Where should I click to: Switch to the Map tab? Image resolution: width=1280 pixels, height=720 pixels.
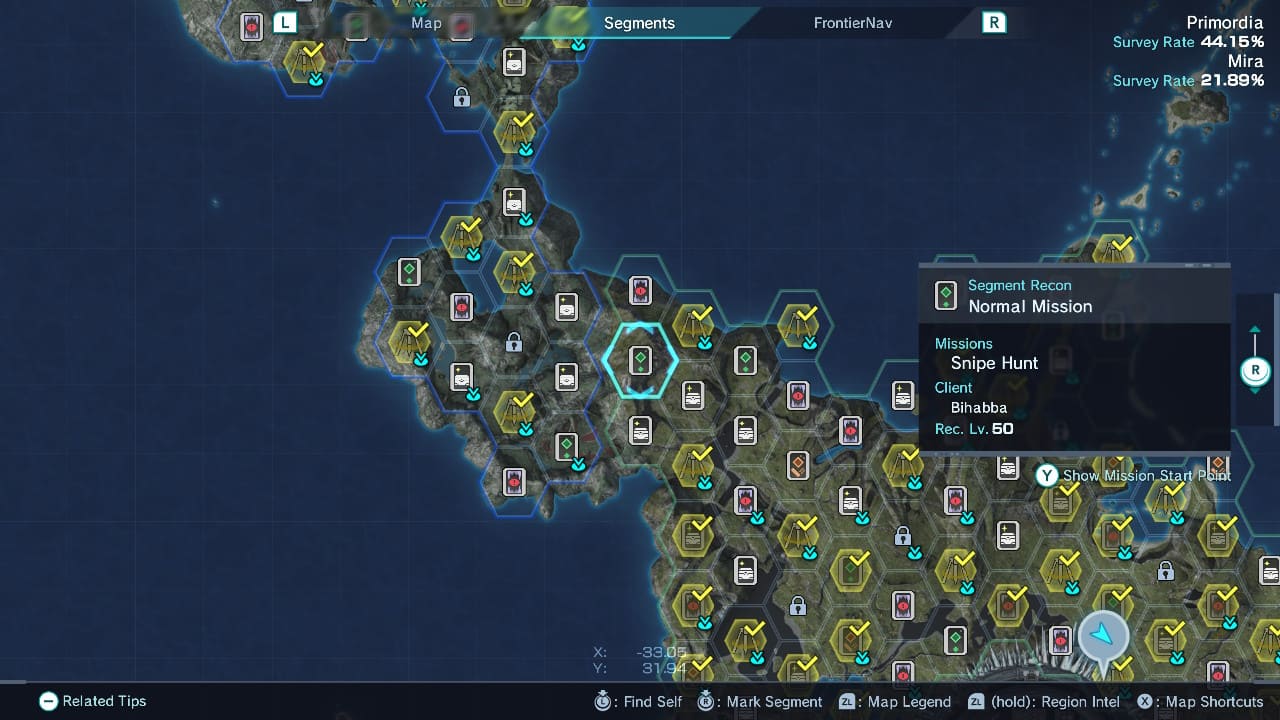click(426, 23)
